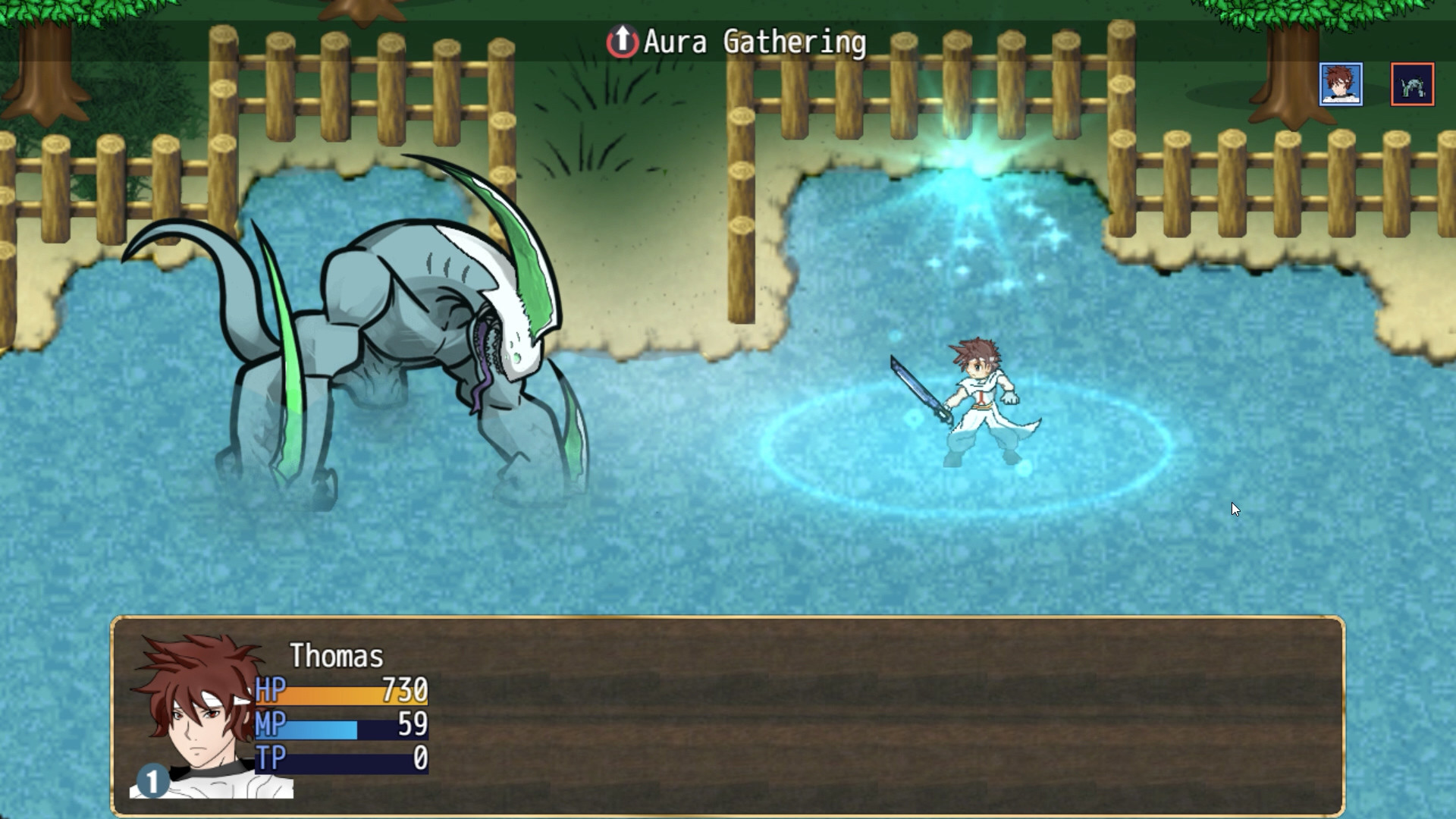
Task: Select the monster's turn order icon
Action: 1412,84
